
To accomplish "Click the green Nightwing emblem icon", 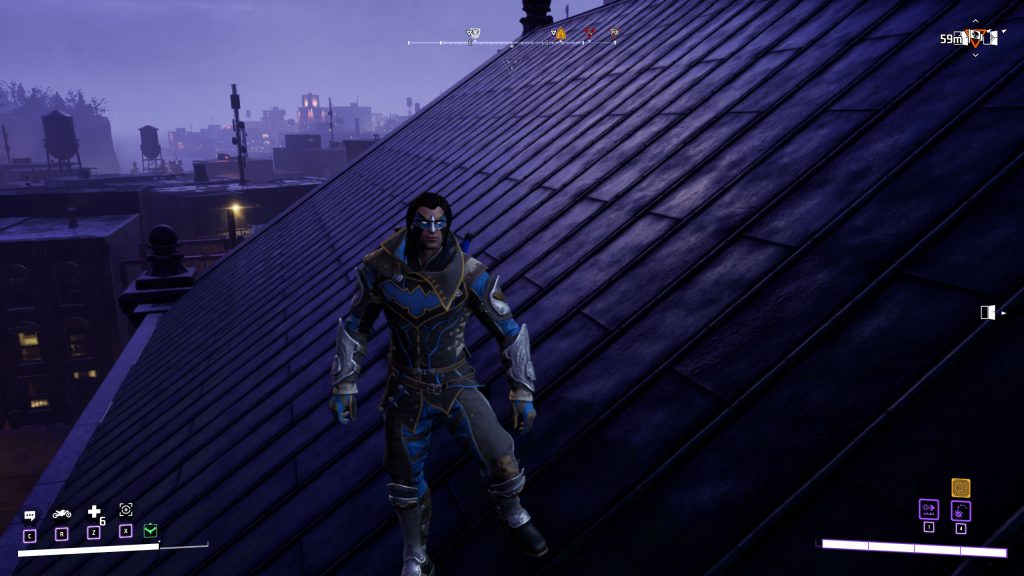I will 149,531.
